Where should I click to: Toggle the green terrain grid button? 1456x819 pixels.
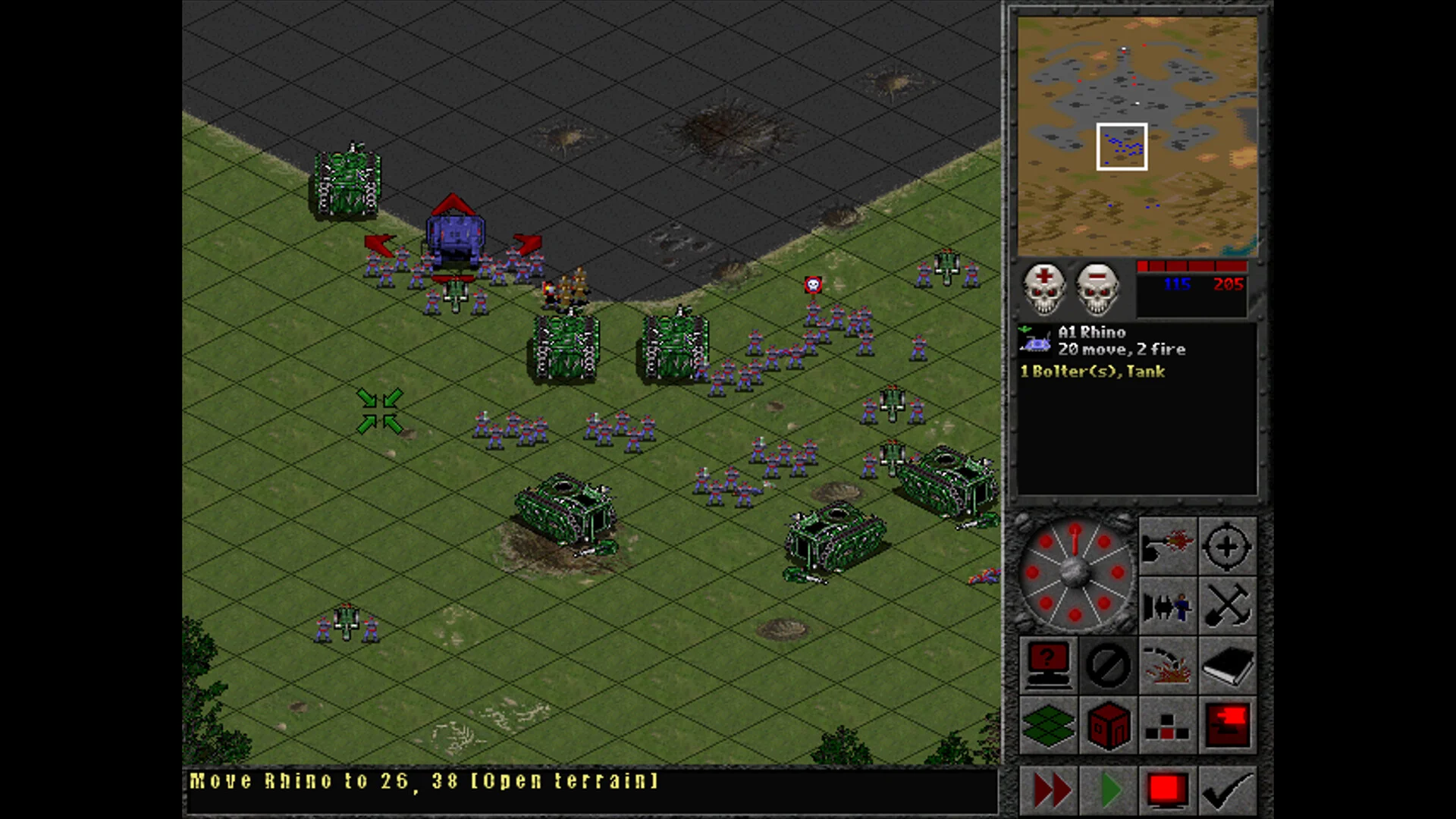[x=1048, y=725]
